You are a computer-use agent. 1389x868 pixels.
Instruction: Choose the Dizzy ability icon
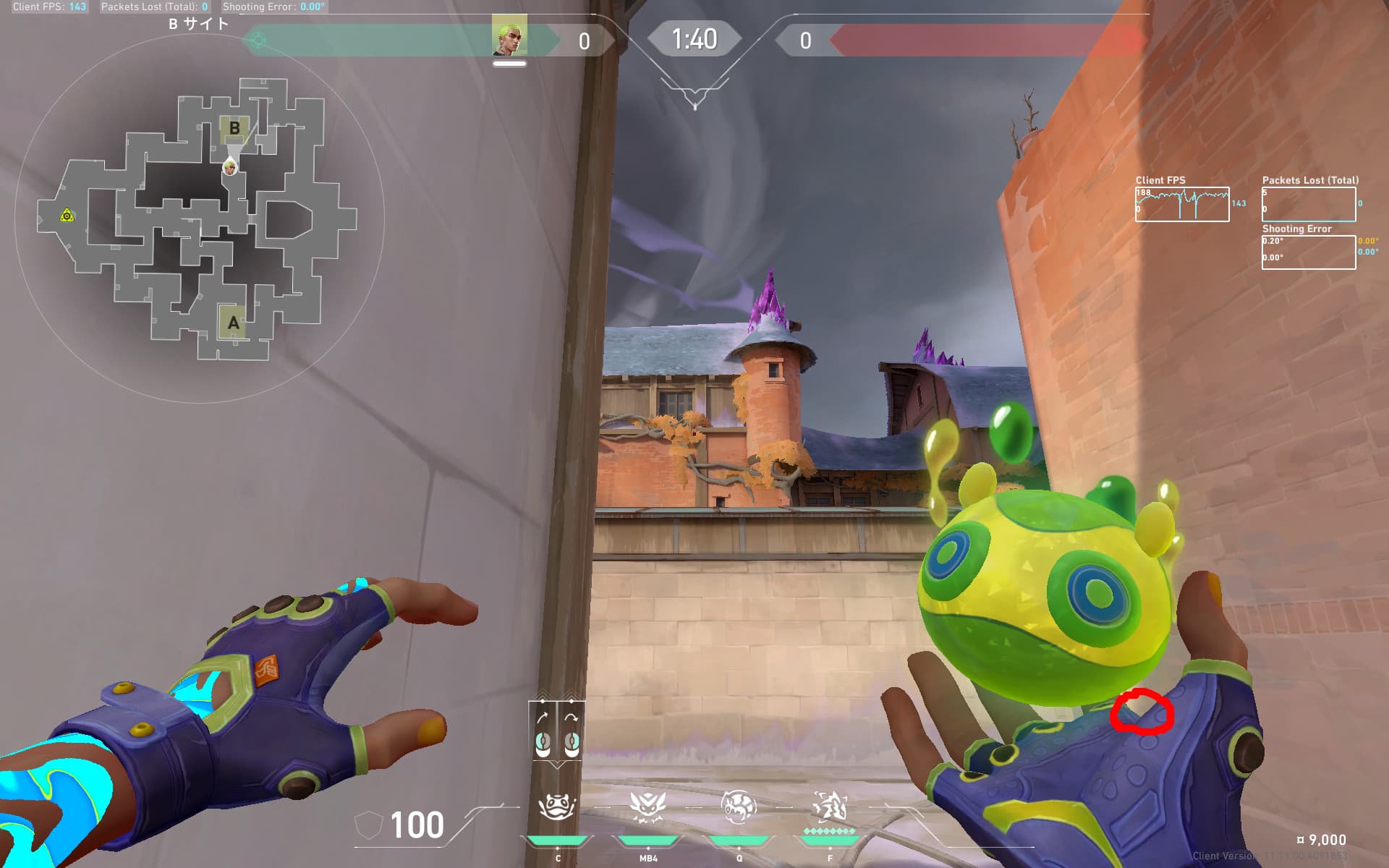click(x=647, y=807)
